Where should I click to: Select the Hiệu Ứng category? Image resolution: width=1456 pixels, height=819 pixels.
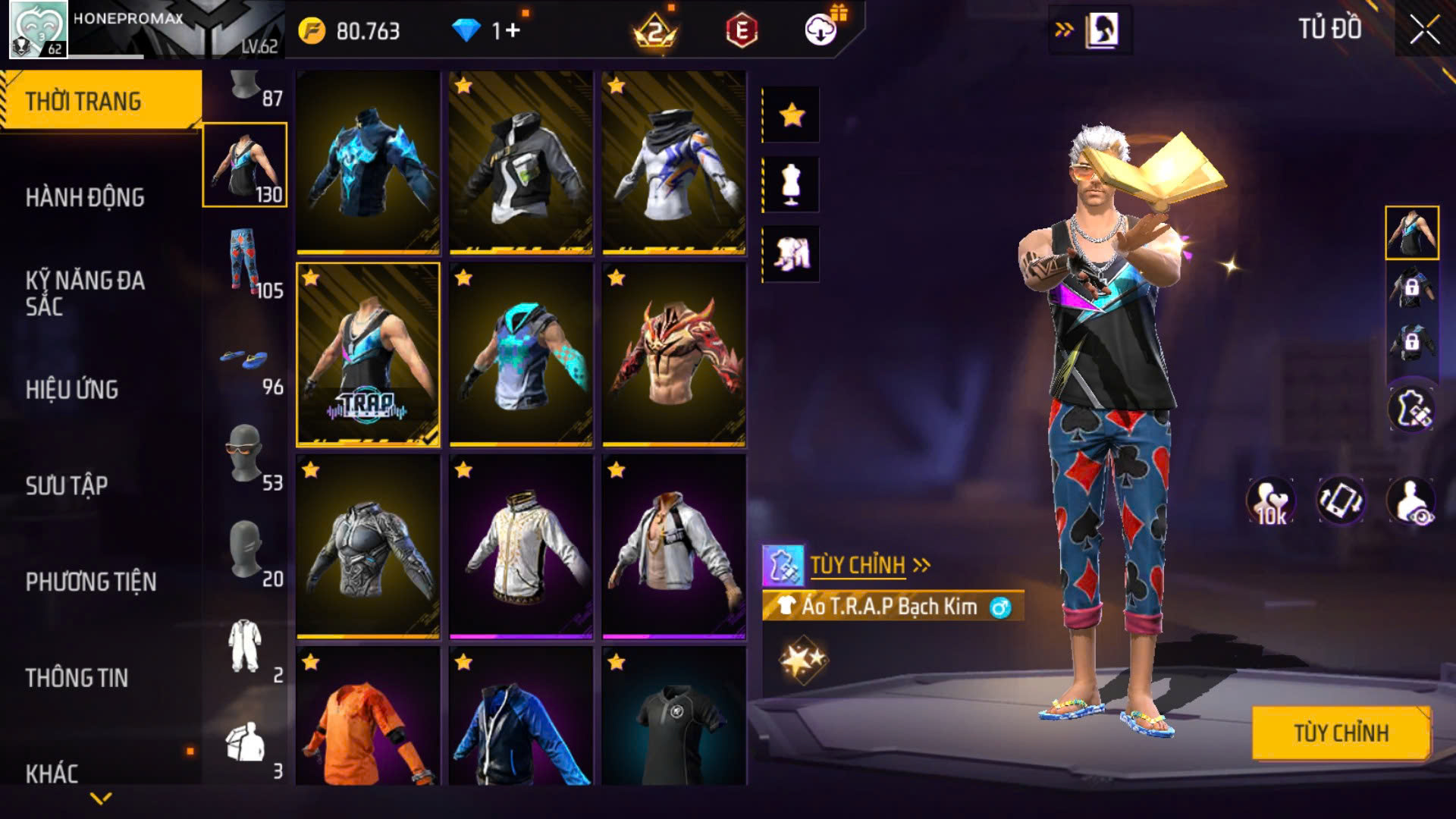point(72,390)
